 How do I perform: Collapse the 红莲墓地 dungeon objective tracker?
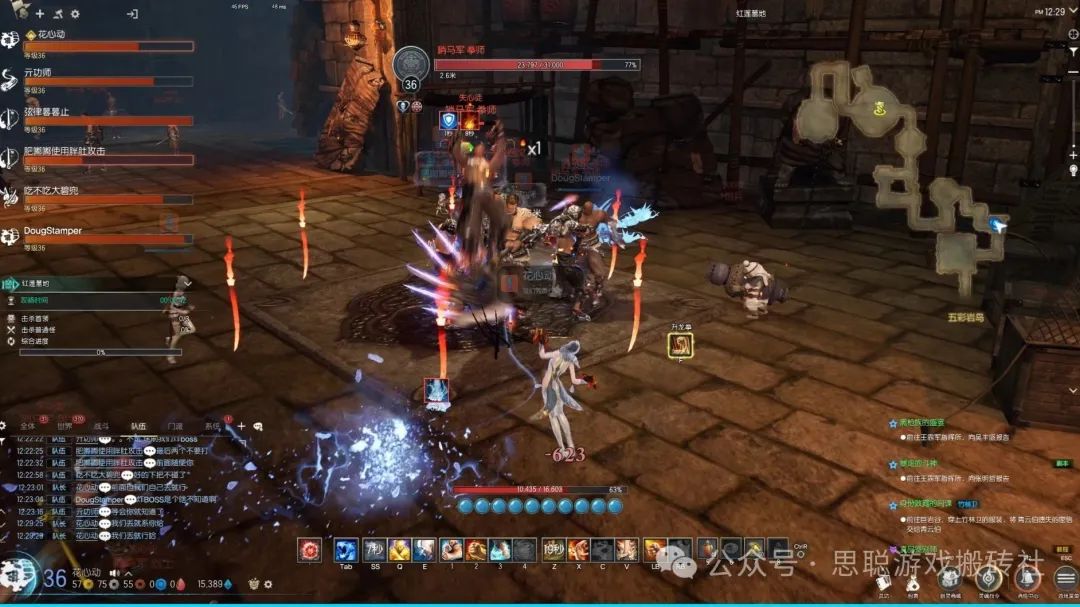tap(187, 283)
